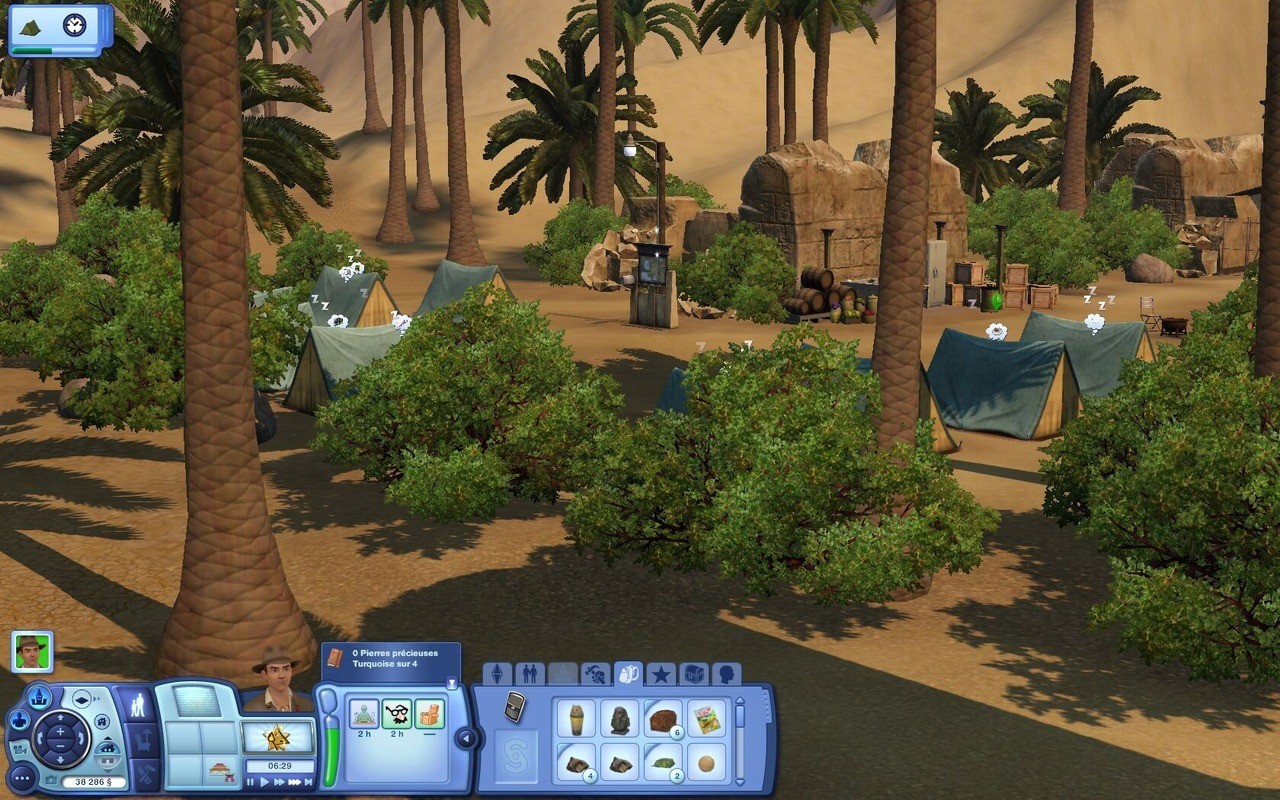Cancel the queued snake charming action
The image size is (1280, 800).
[x=365, y=712]
